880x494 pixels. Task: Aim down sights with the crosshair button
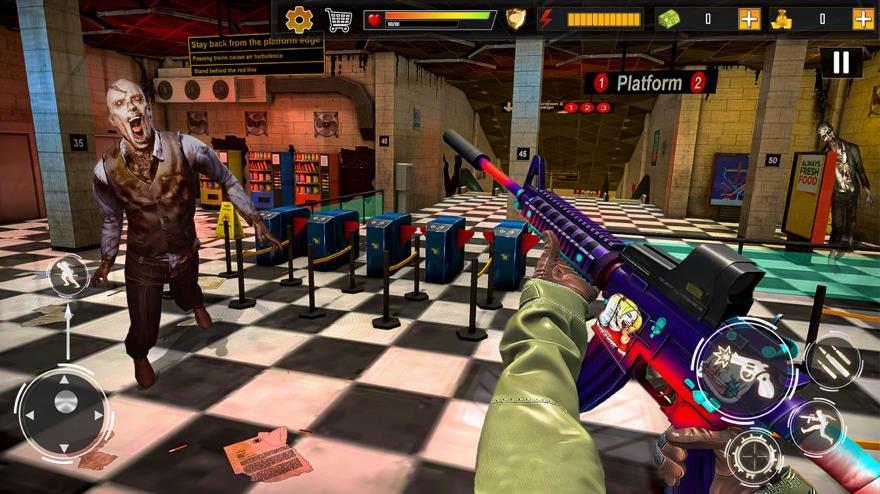(754, 459)
